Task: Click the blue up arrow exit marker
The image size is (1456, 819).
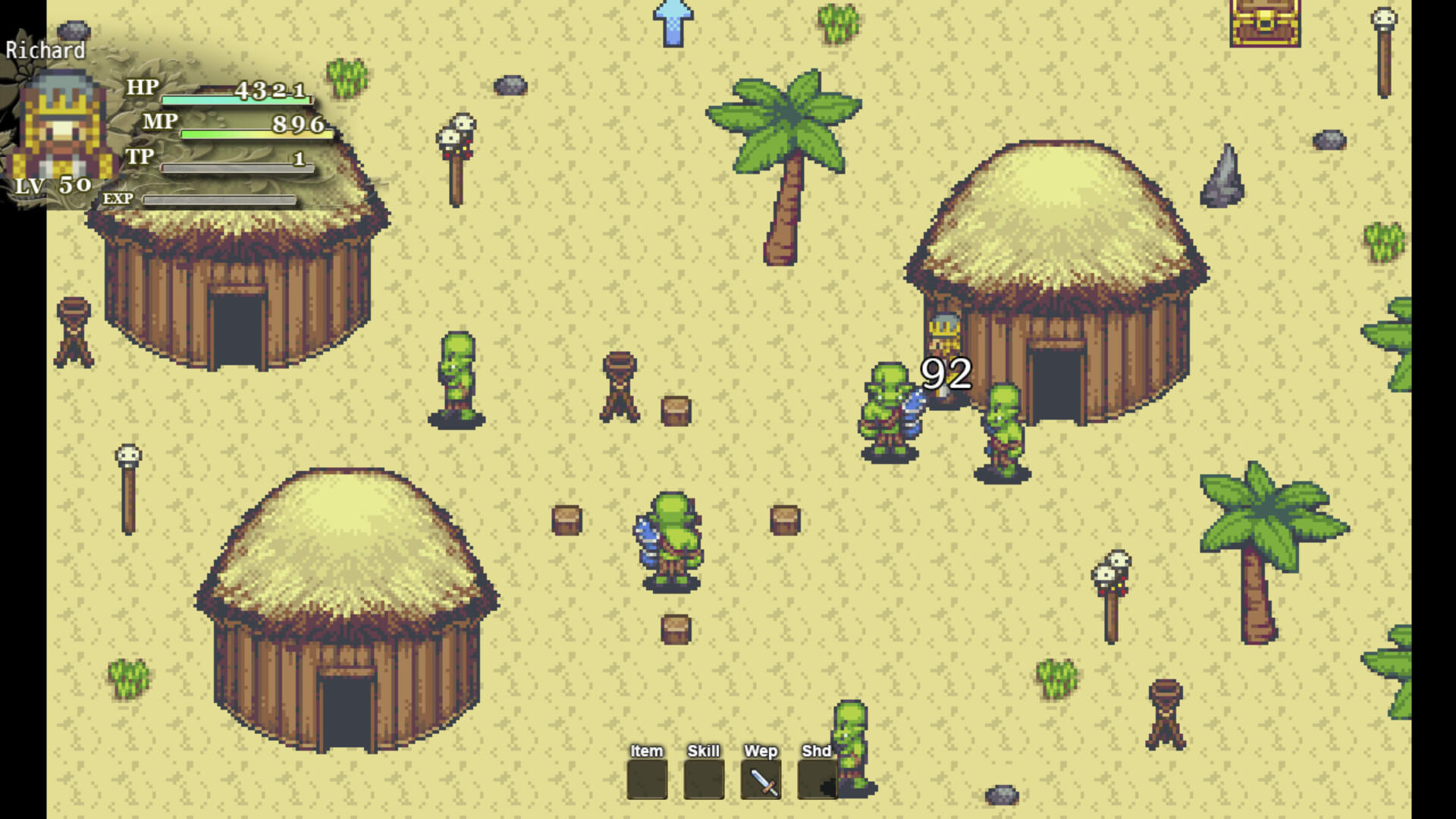Action: pyautogui.click(x=672, y=23)
